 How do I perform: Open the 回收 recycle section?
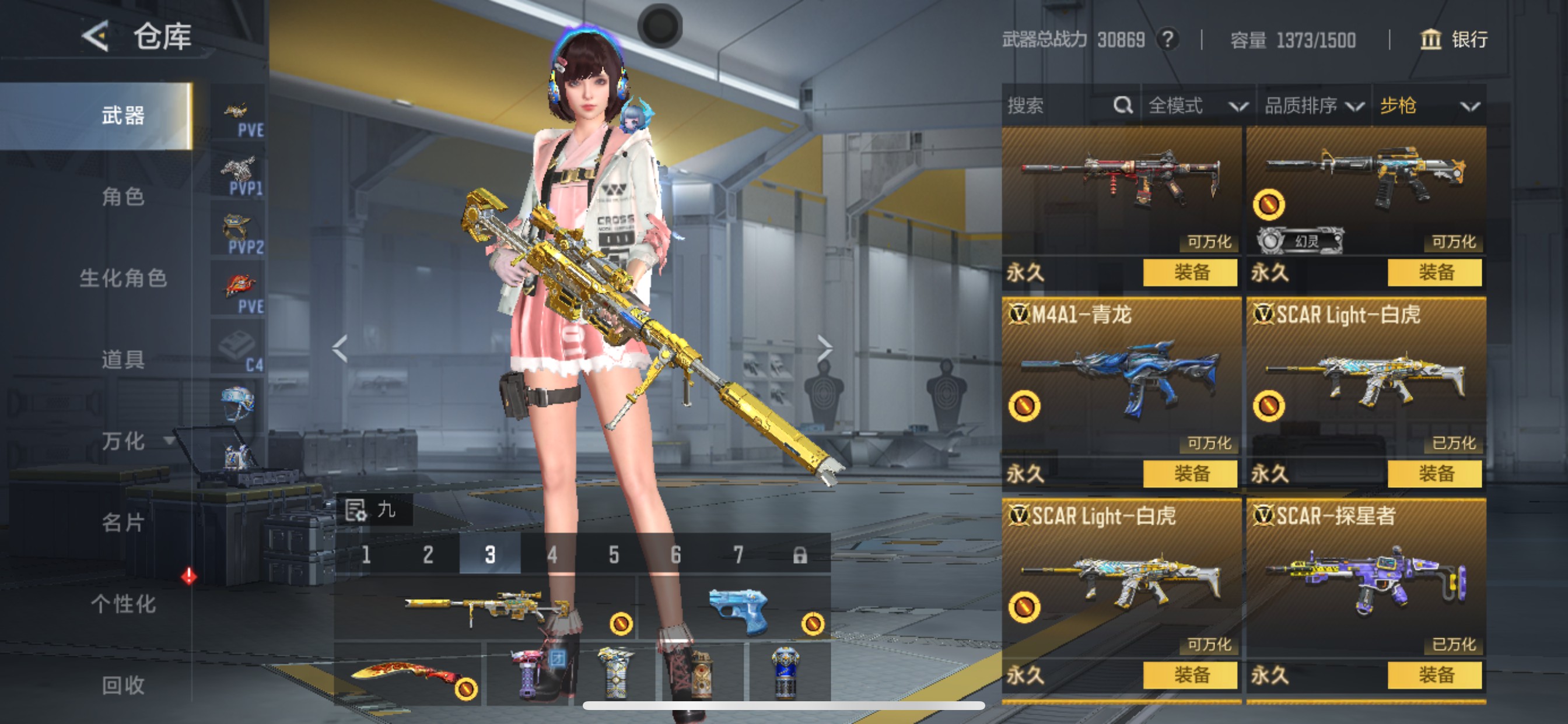point(123,685)
